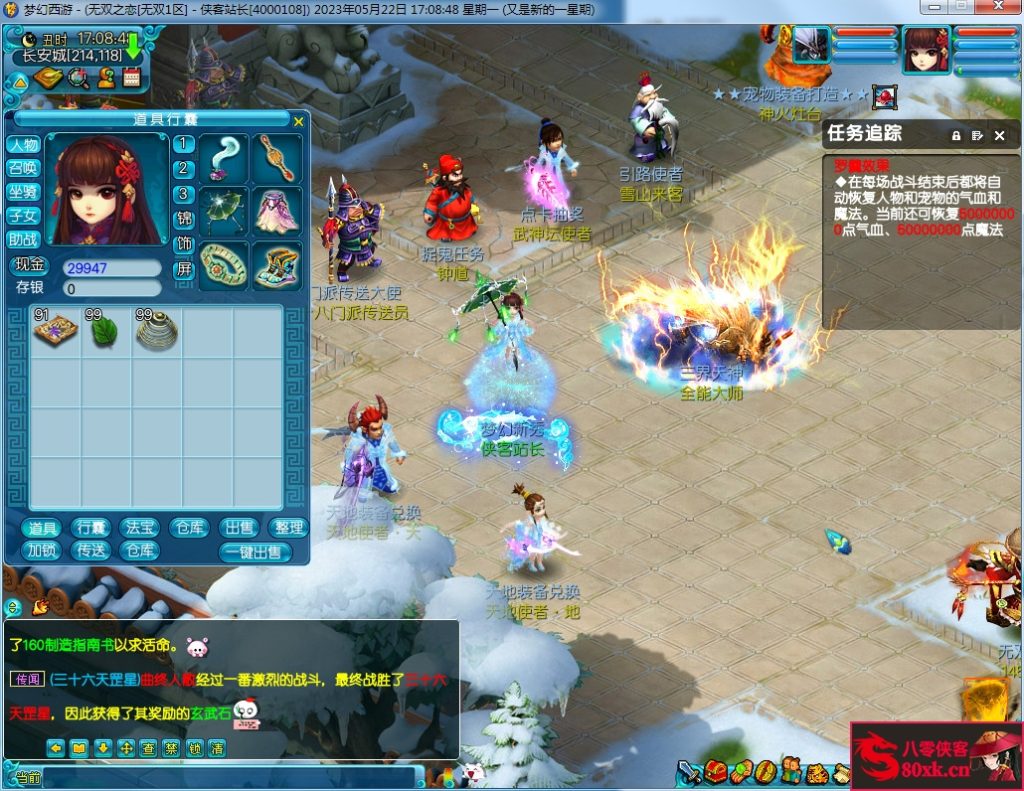Switch to the 人物 tab

pos(23,145)
